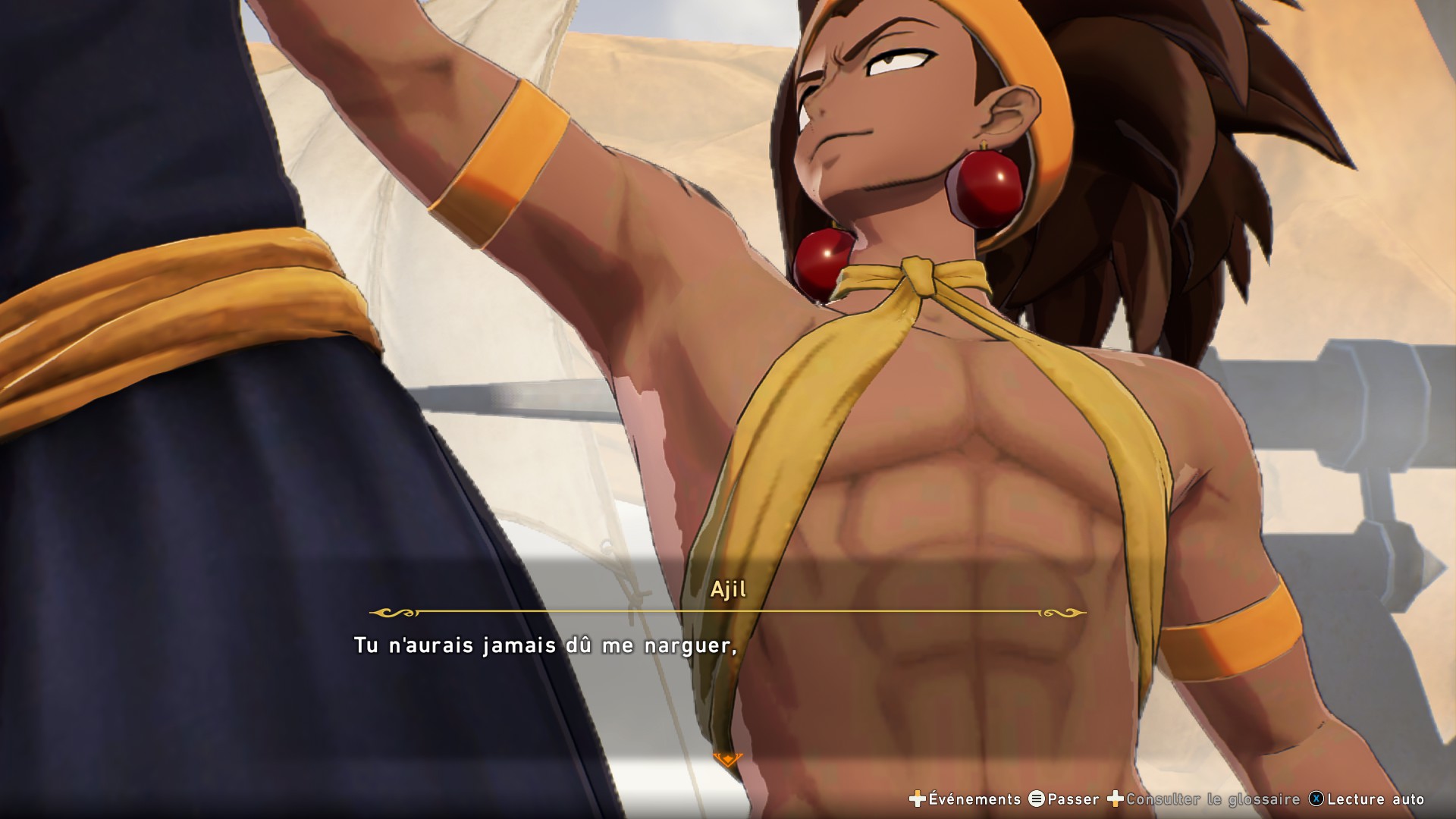Click the X button icon for Lecture auto

click(x=1316, y=799)
